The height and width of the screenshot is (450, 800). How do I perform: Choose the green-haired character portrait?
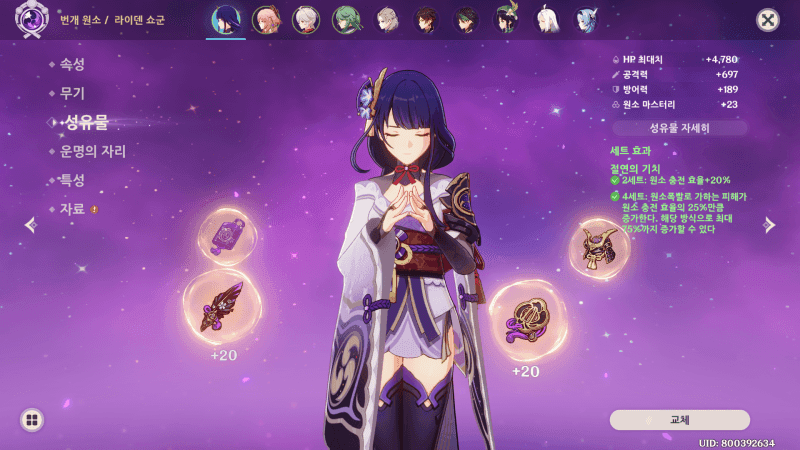[x=346, y=20]
